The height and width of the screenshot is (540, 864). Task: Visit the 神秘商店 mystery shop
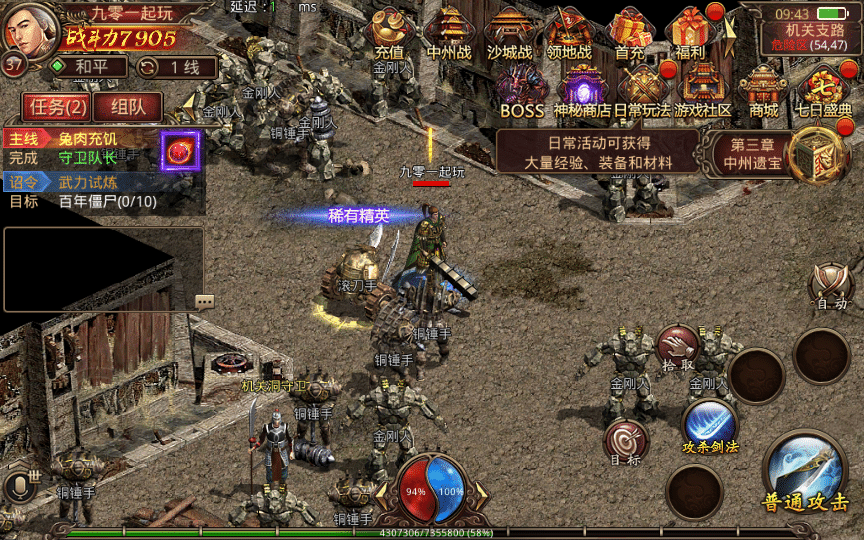[x=583, y=91]
